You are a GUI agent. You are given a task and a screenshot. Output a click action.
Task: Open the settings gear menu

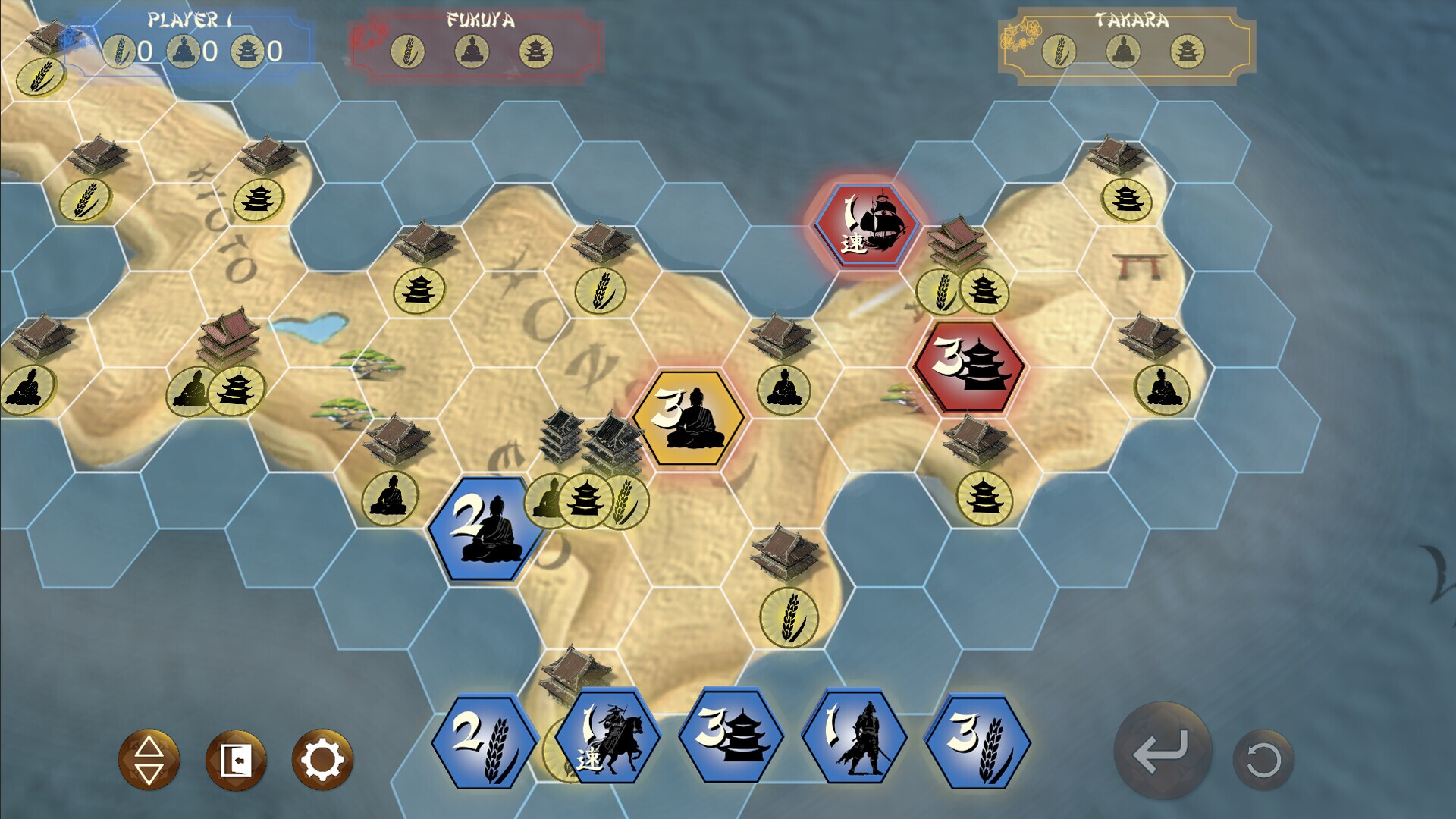click(x=319, y=758)
